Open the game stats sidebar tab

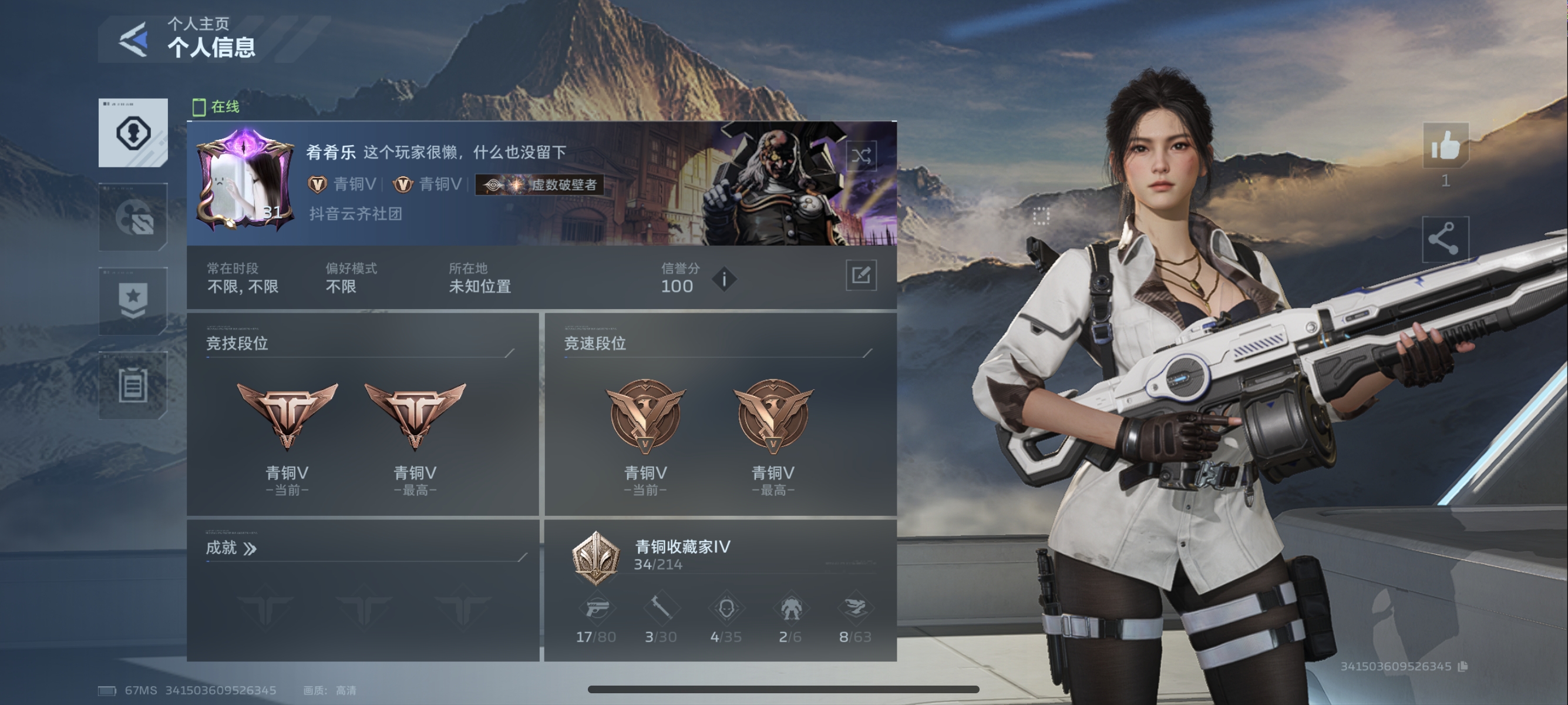pos(133,217)
